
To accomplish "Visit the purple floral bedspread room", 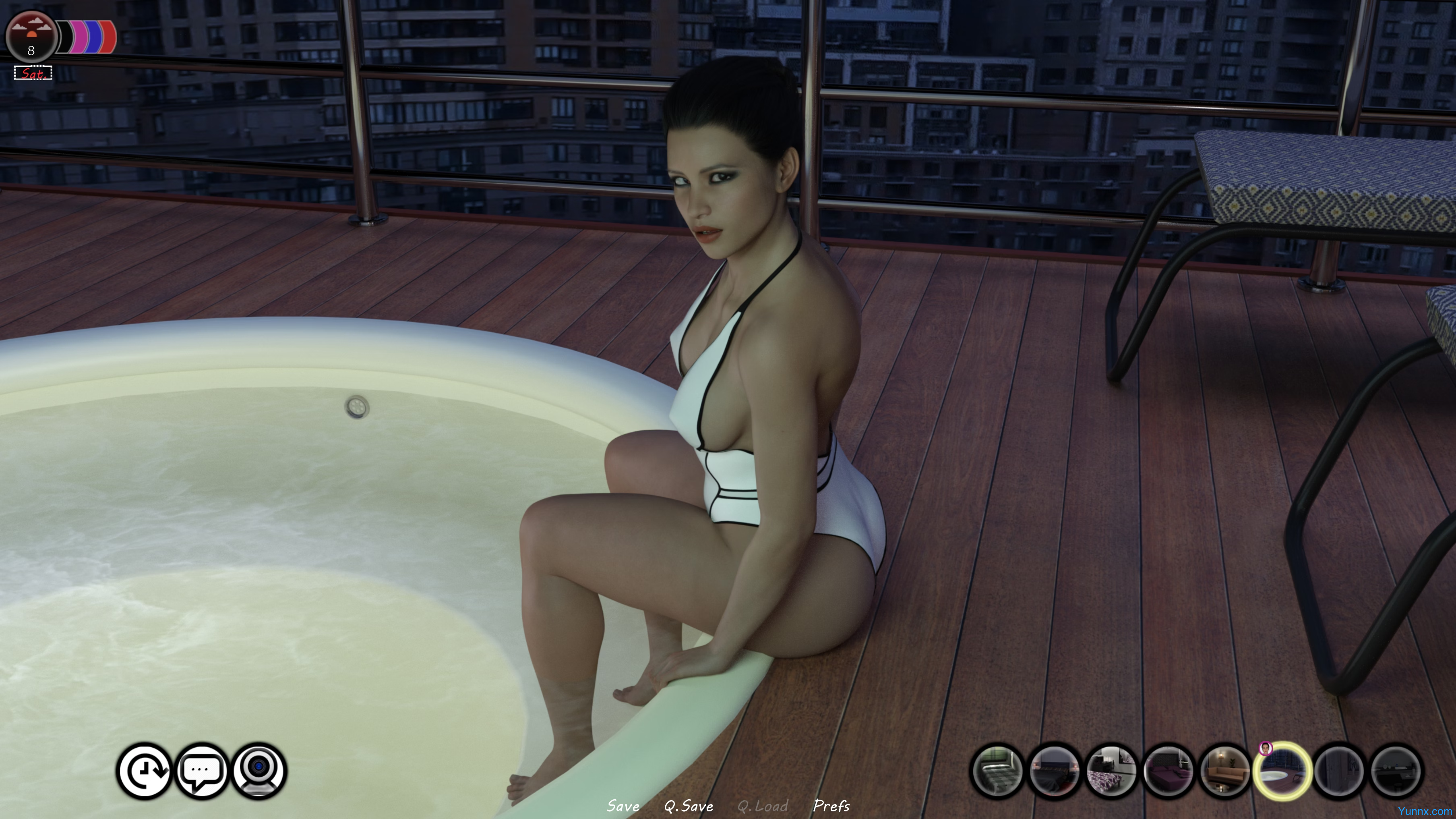I will 1111,771.
